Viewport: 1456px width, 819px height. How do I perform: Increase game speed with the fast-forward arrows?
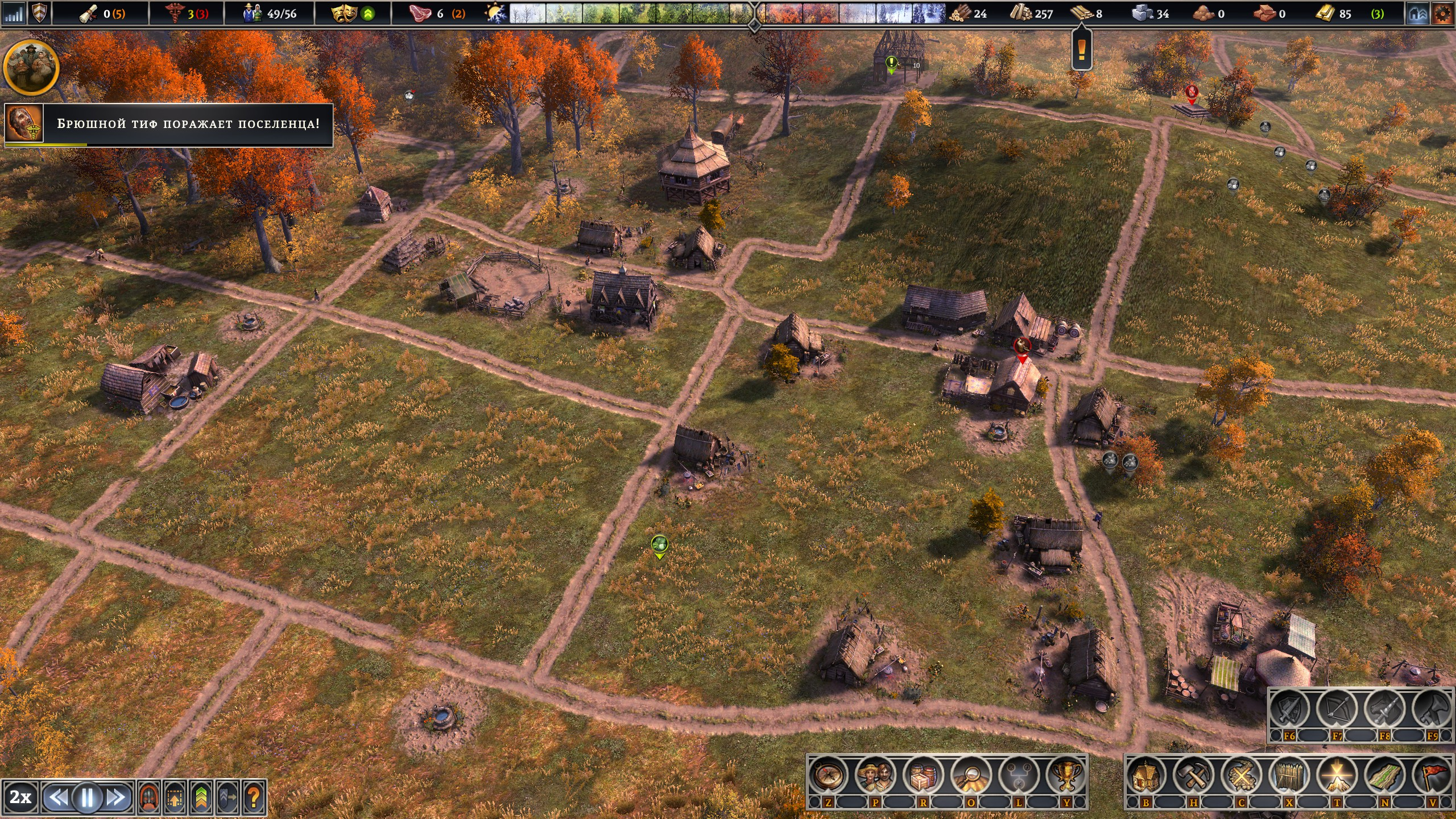coord(116,797)
